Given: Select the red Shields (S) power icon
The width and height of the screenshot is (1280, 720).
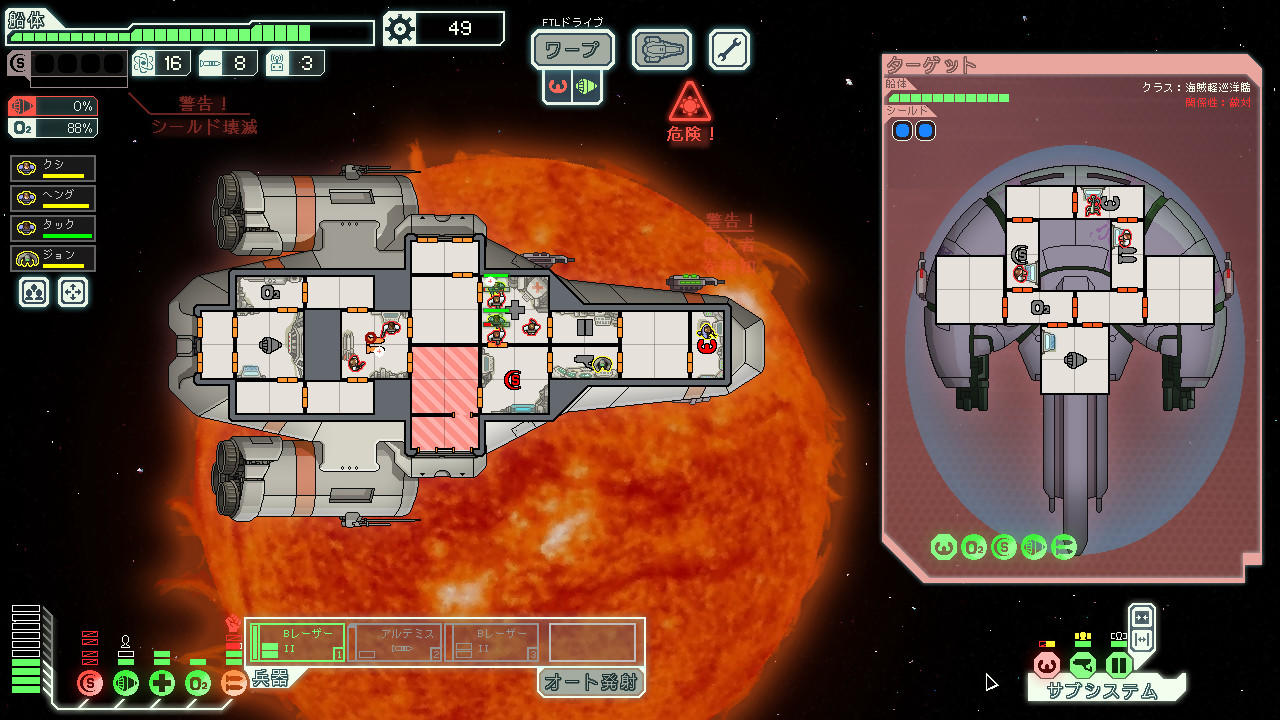Looking at the screenshot, I should coord(90,683).
